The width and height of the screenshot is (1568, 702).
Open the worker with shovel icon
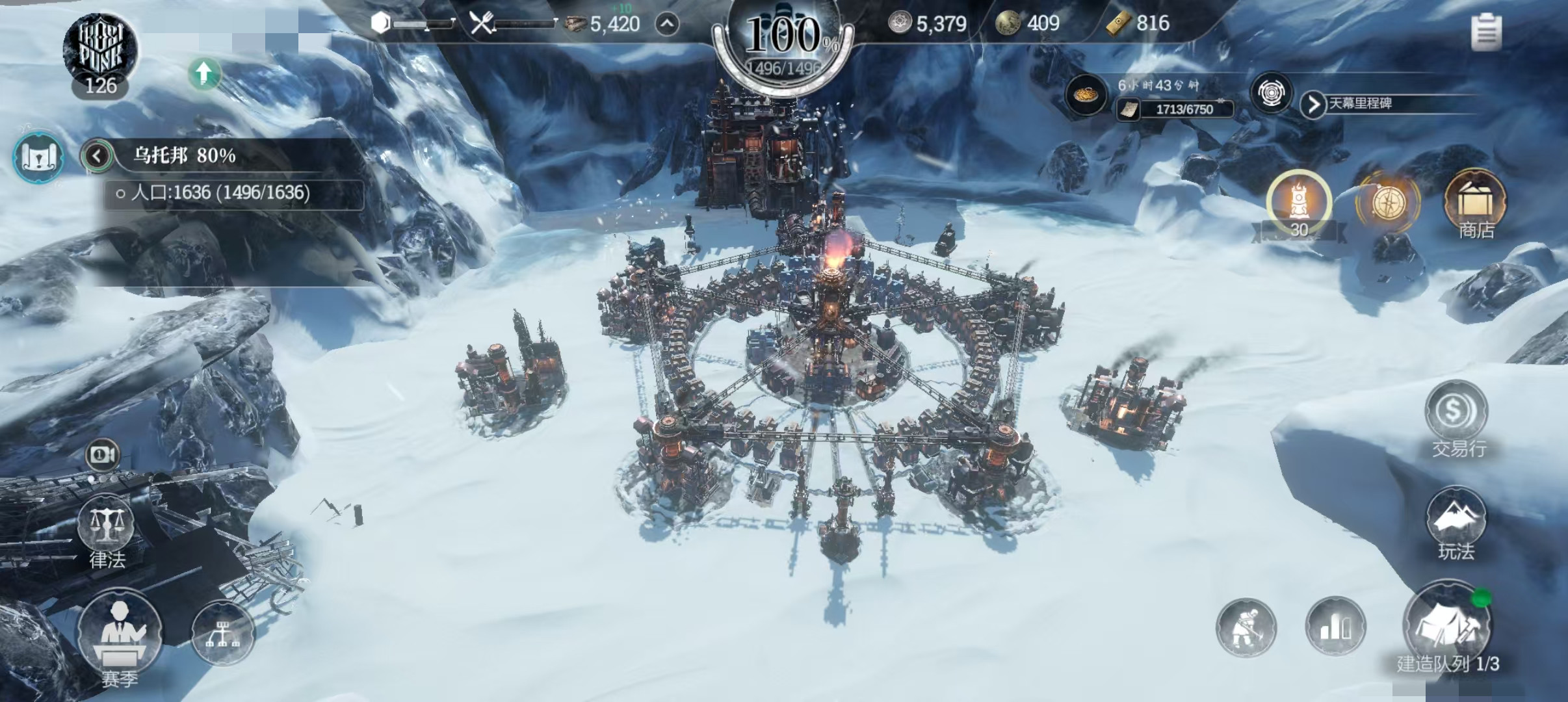pos(1246,628)
